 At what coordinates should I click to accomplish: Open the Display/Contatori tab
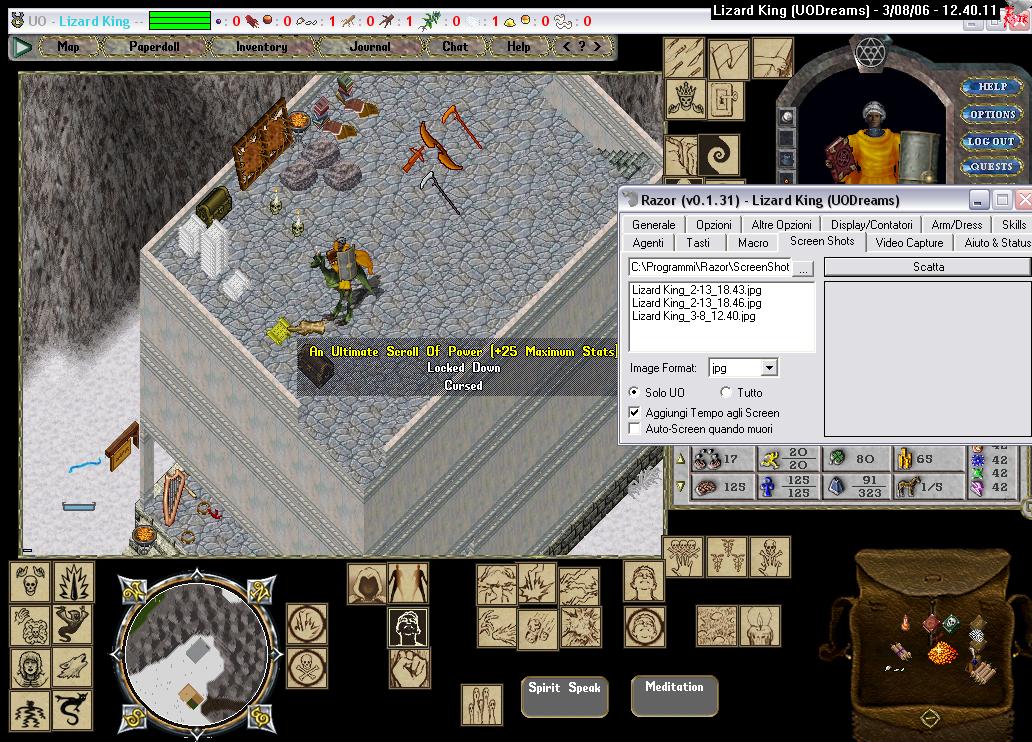pos(871,225)
